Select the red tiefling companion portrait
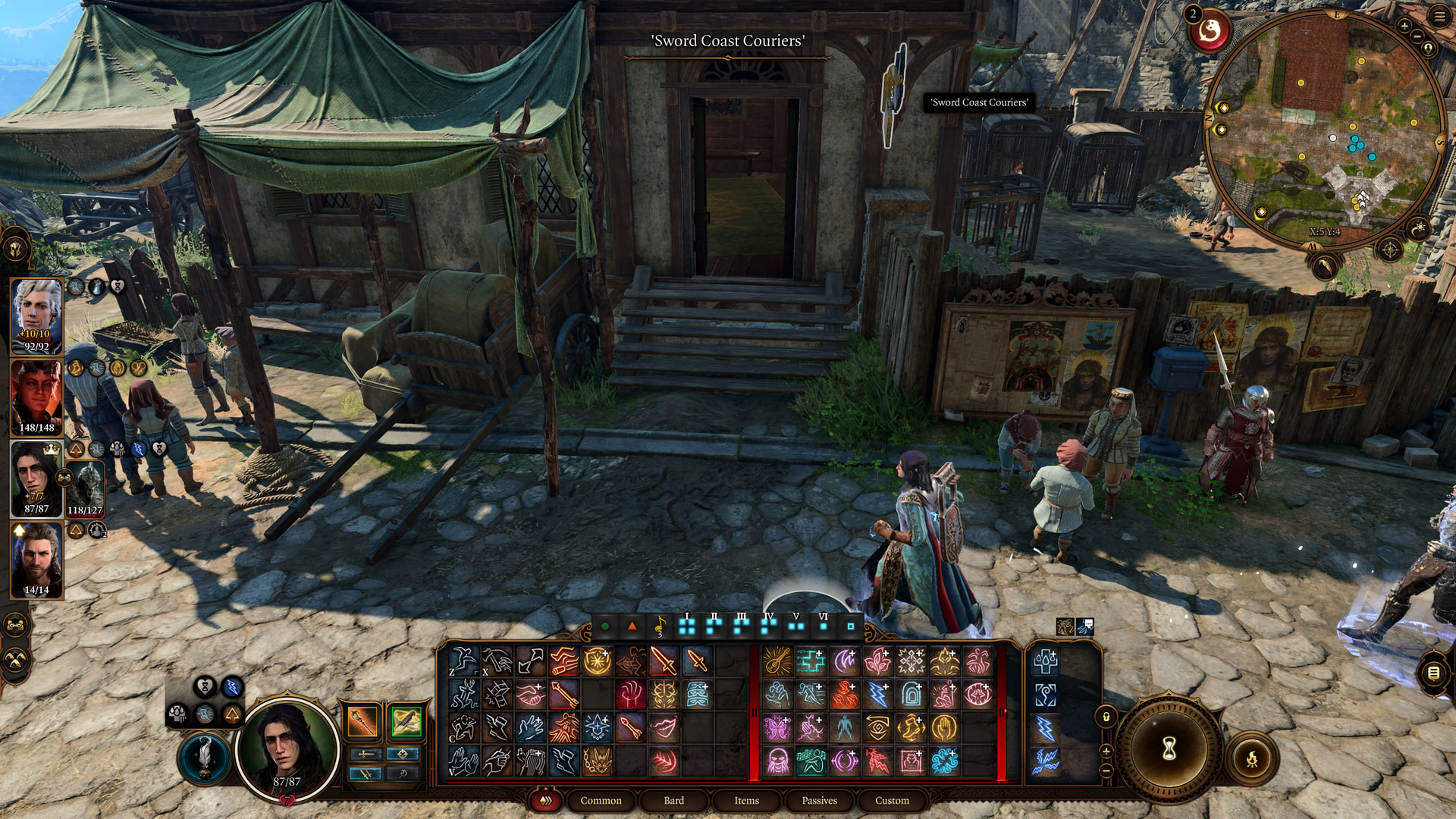Screen dimensions: 1456x819 (x=36, y=397)
